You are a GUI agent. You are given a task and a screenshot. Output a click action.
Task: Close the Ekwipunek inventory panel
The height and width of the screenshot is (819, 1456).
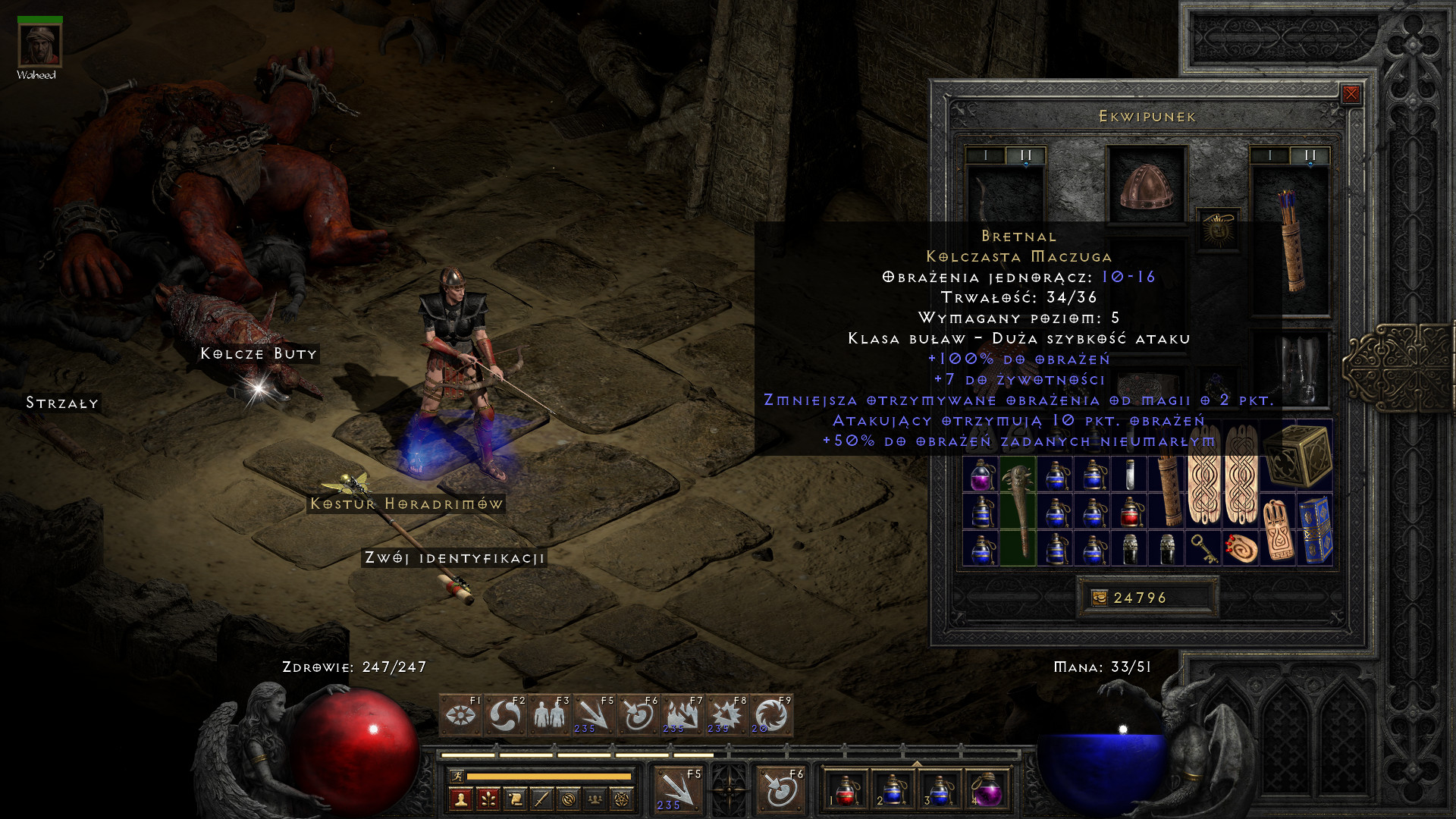[x=1351, y=94]
